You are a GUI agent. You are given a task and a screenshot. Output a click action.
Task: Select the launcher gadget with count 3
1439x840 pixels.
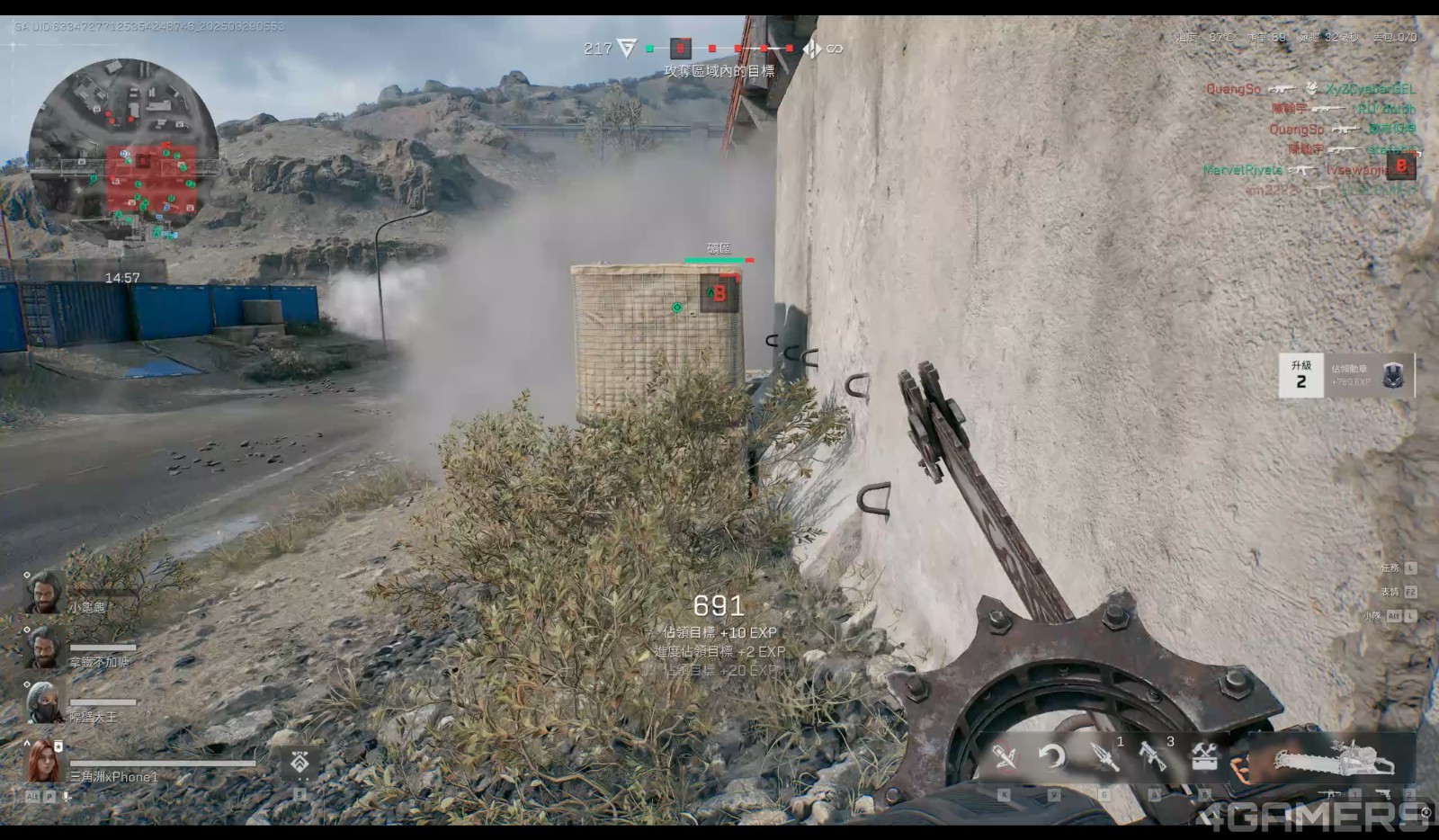(x=1154, y=756)
